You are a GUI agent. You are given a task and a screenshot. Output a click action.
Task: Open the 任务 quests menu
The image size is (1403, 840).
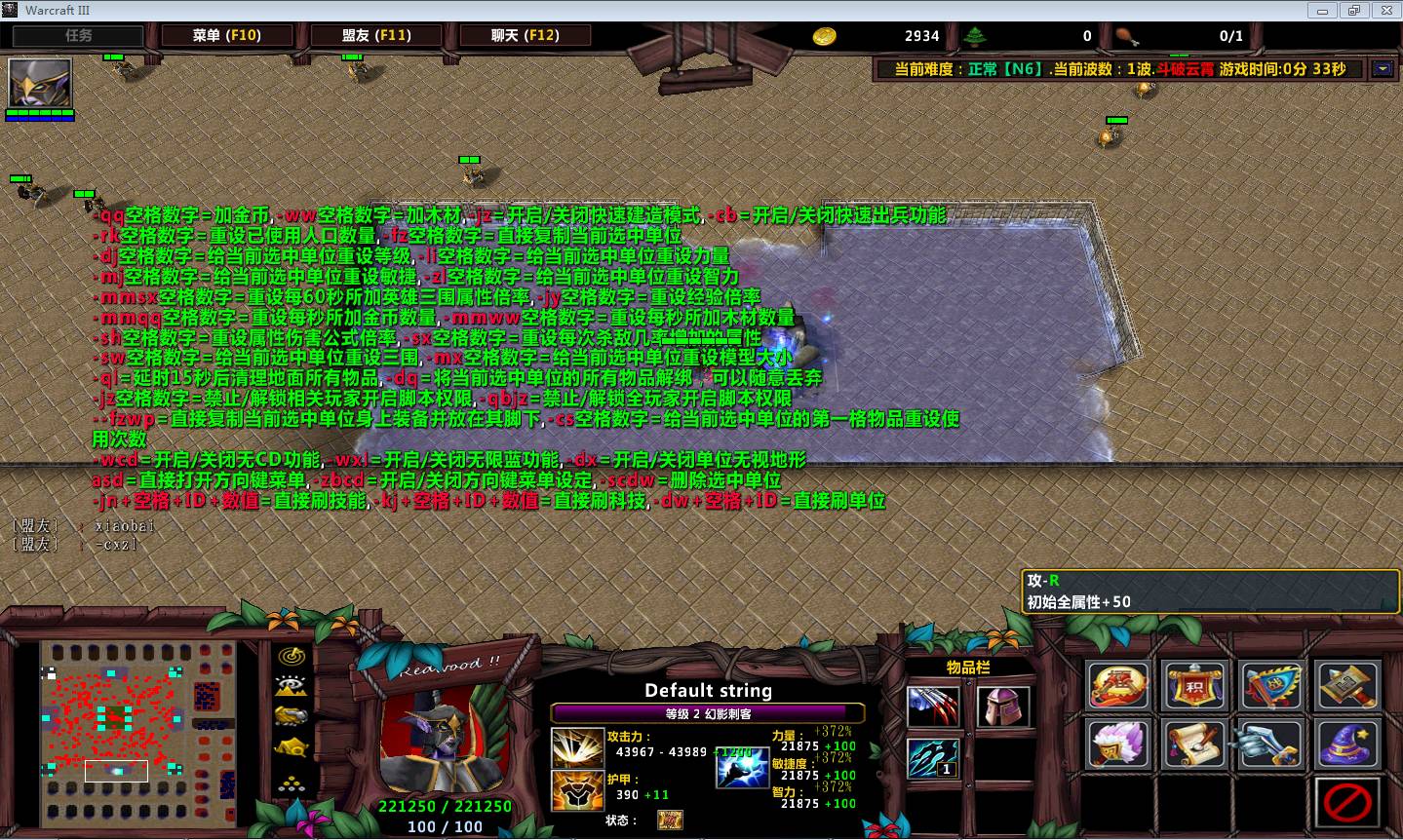[x=78, y=35]
